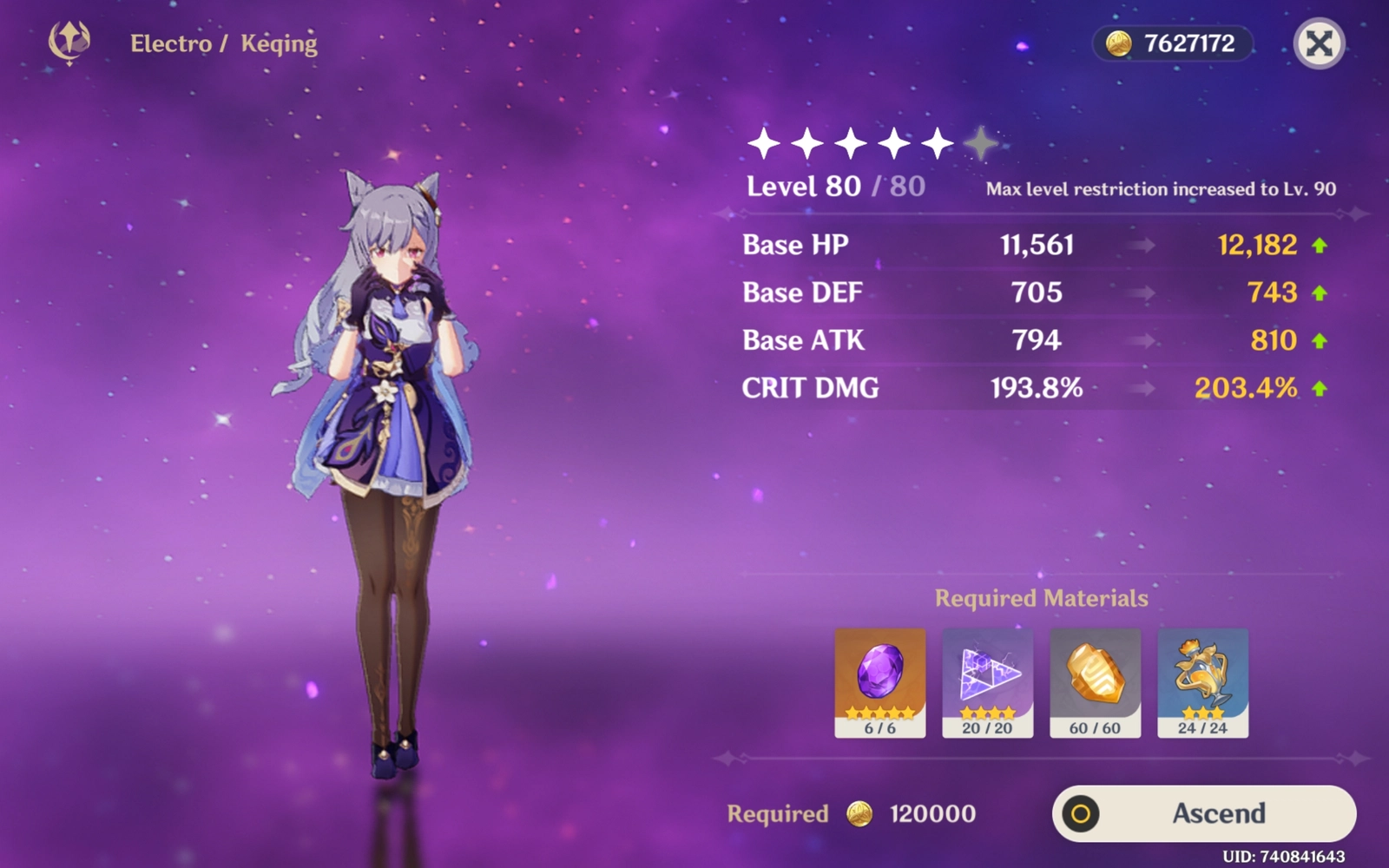Close the ascension screen
The width and height of the screenshot is (1389, 868).
1319,43
